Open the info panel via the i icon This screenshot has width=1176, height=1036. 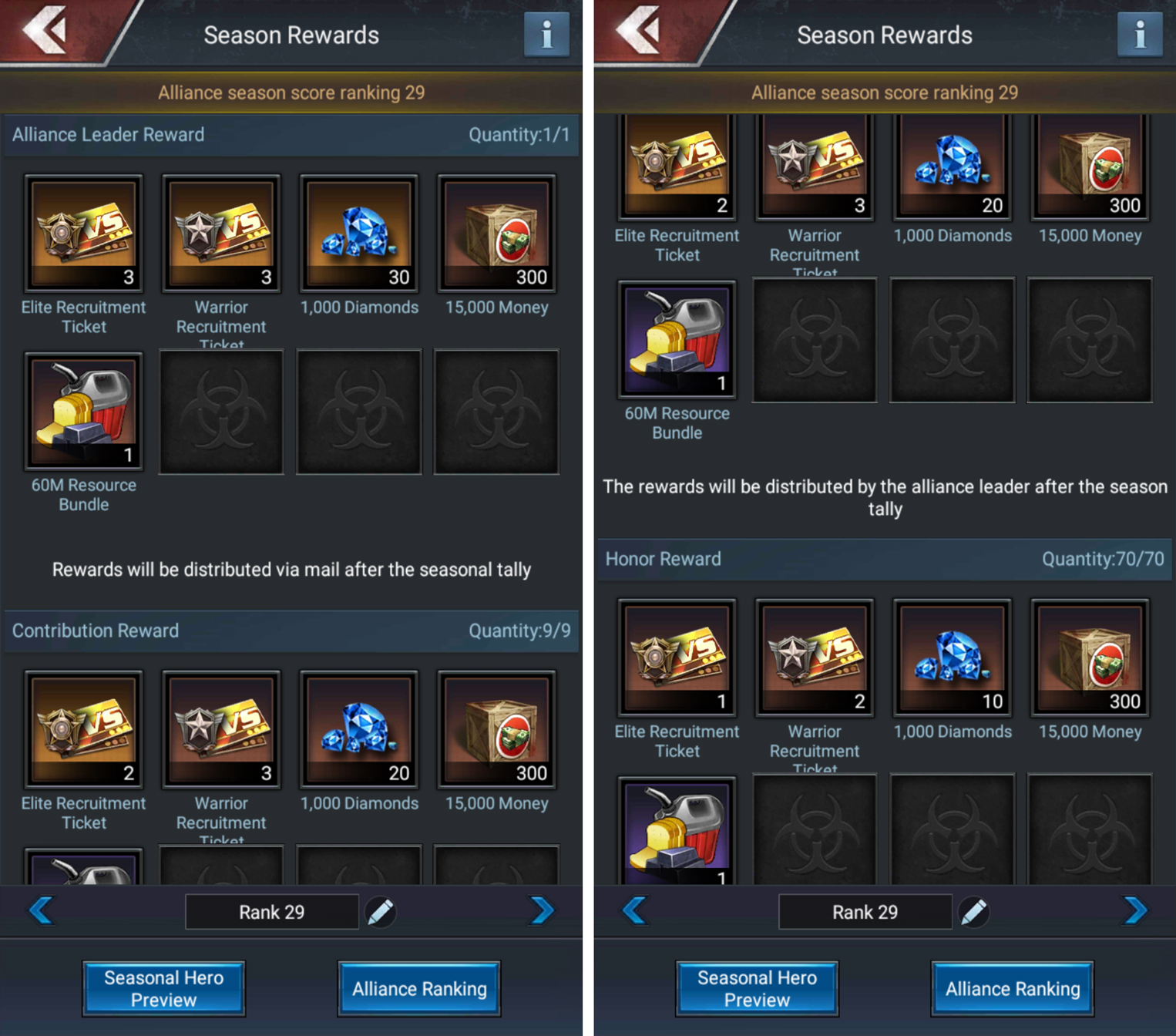pos(546,34)
